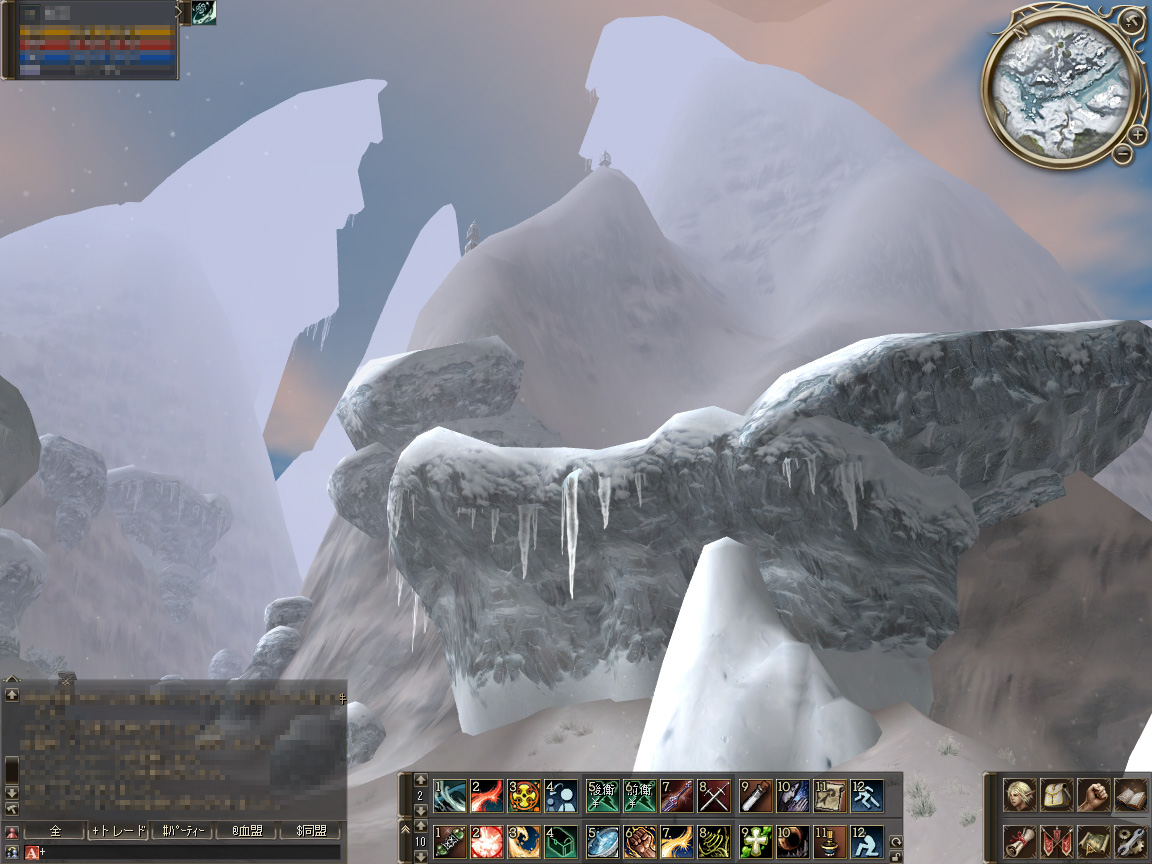This screenshot has height=864, width=1152.
Task: Open system settings (wrench and gears)
Action: [x=1130, y=840]
